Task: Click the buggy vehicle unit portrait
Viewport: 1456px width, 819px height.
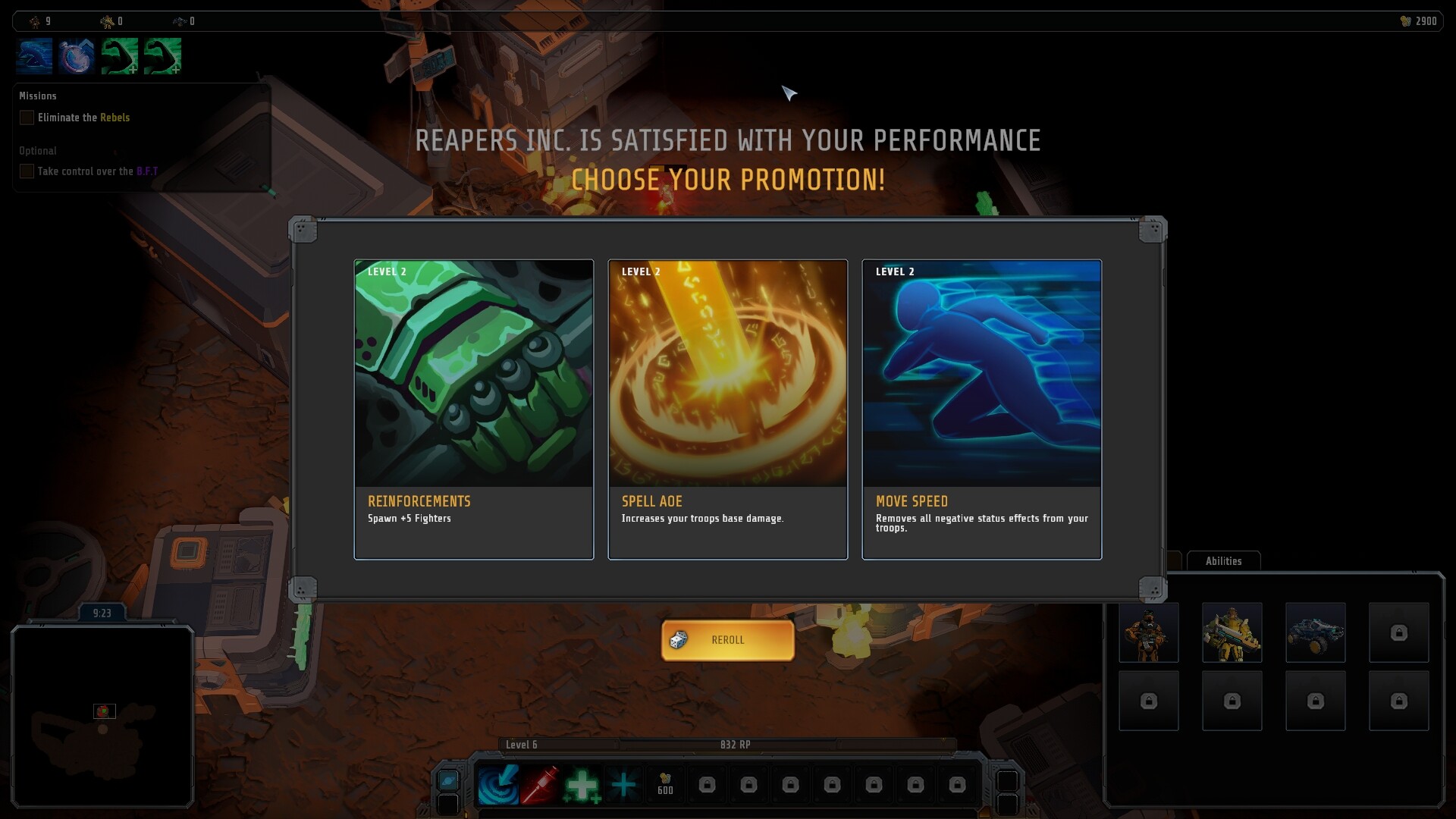Action: (1316, 633)
